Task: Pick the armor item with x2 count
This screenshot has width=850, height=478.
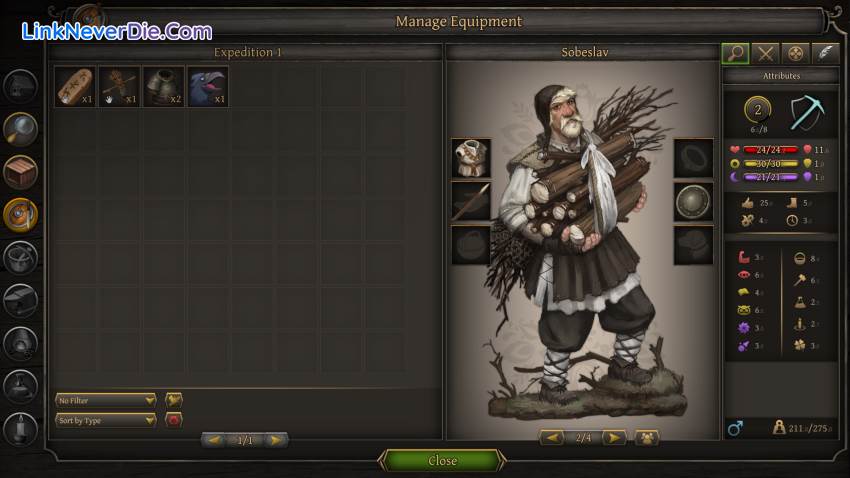Action: (163, 87)
